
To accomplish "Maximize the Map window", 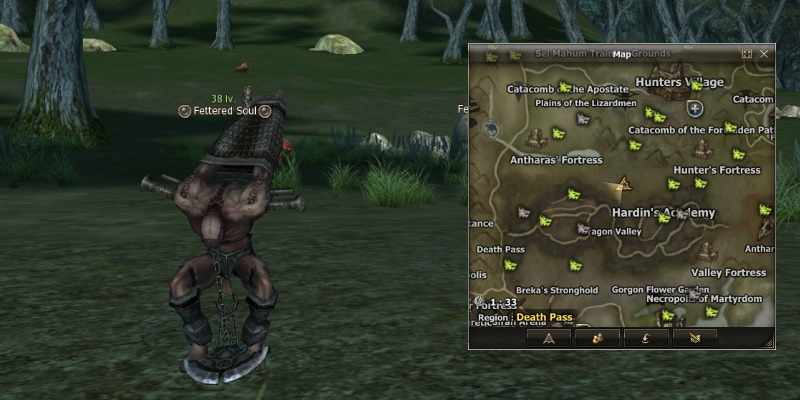I will (747, 54).
